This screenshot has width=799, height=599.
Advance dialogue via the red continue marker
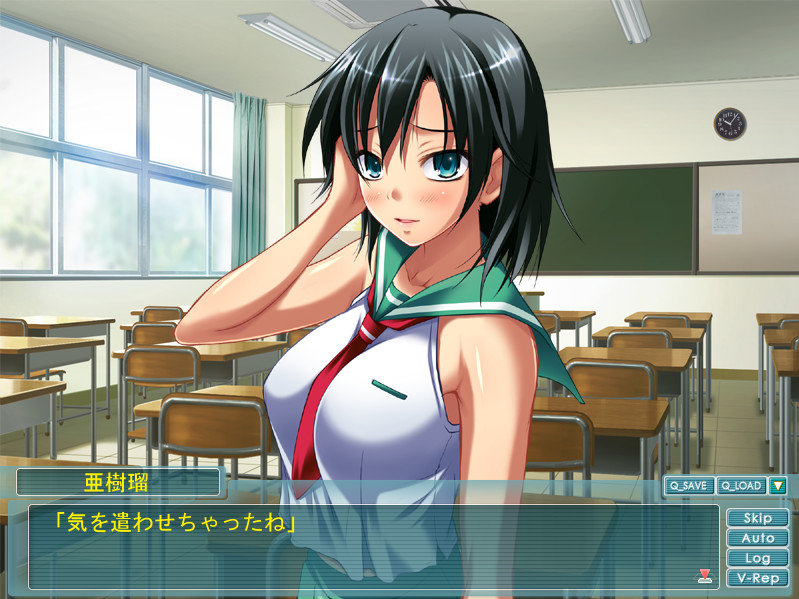[704, 575]
